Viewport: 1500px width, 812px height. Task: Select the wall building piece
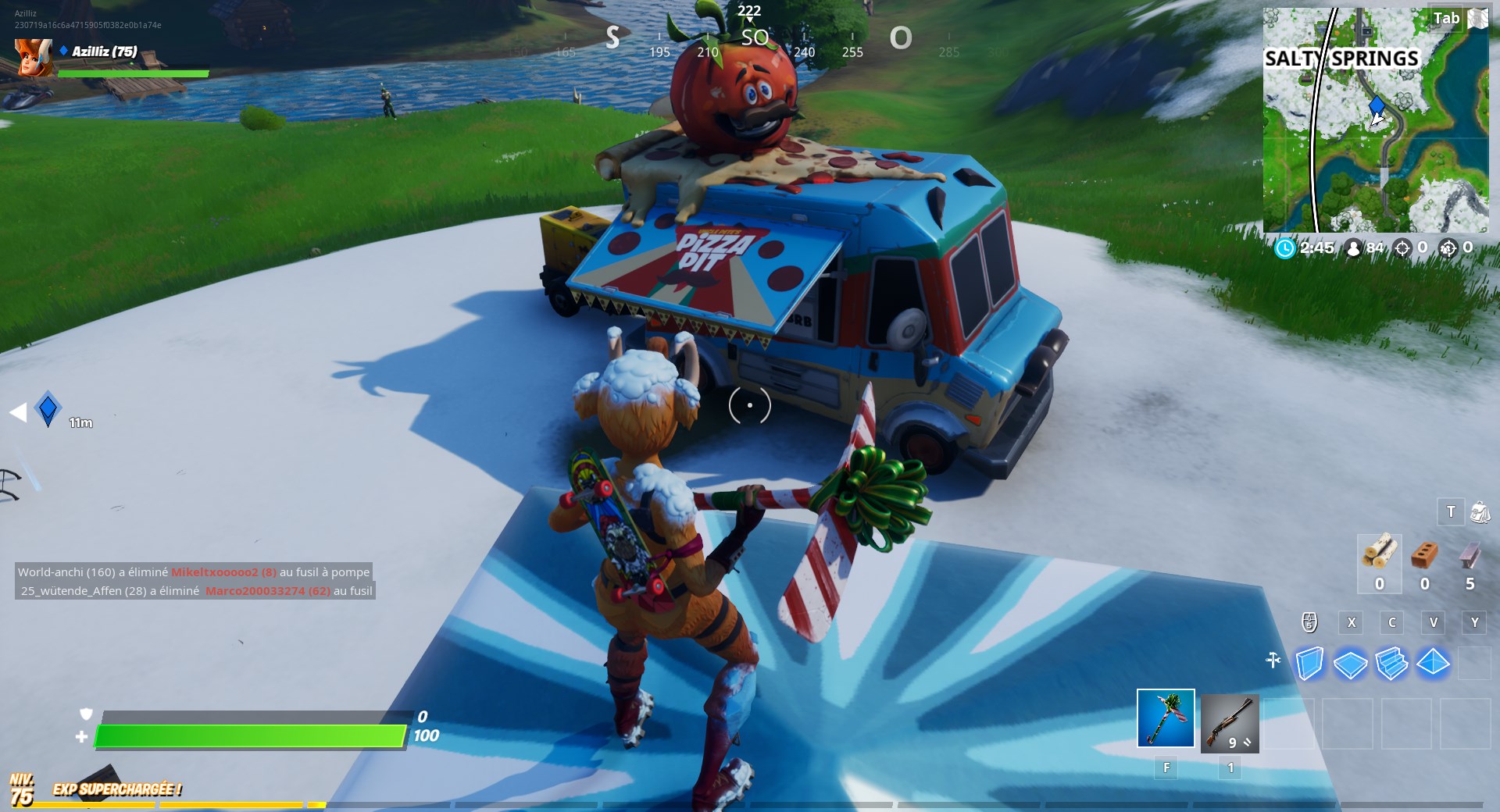pyautogui.click(x=1311, y=663)
